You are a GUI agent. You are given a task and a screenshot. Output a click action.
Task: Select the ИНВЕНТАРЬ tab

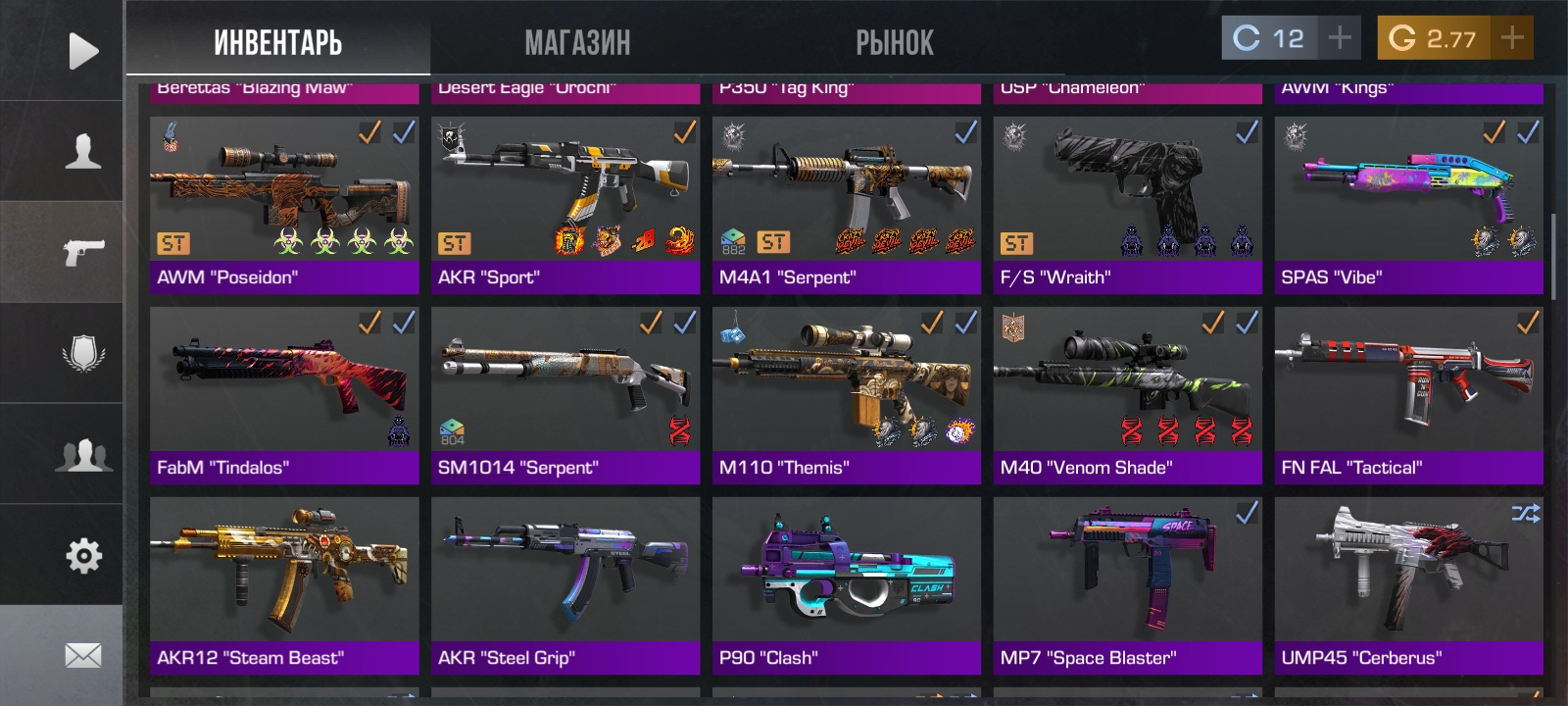point(278,42)
